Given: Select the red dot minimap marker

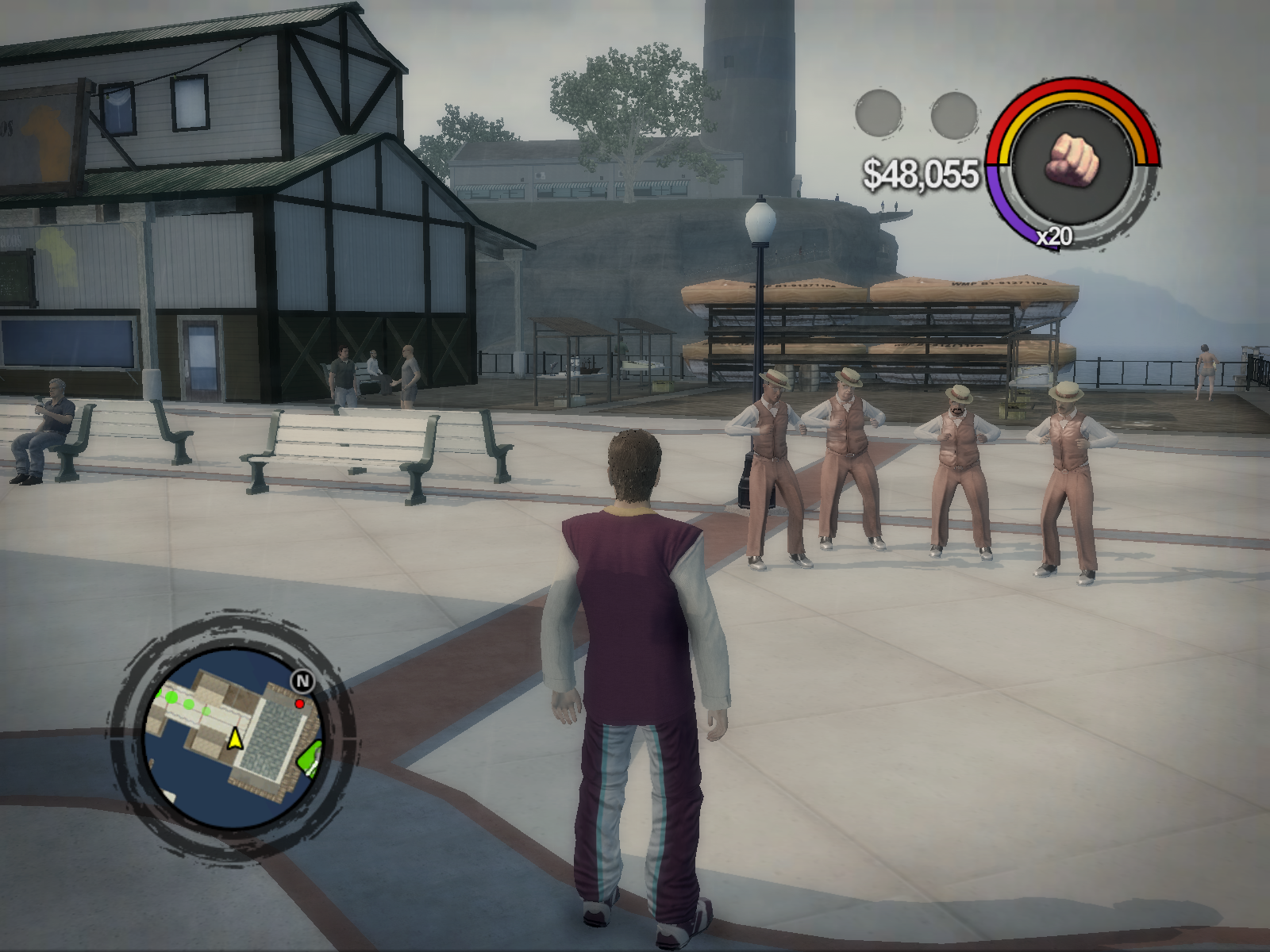Looking at the screenshot, I should [x=299, y=704].
